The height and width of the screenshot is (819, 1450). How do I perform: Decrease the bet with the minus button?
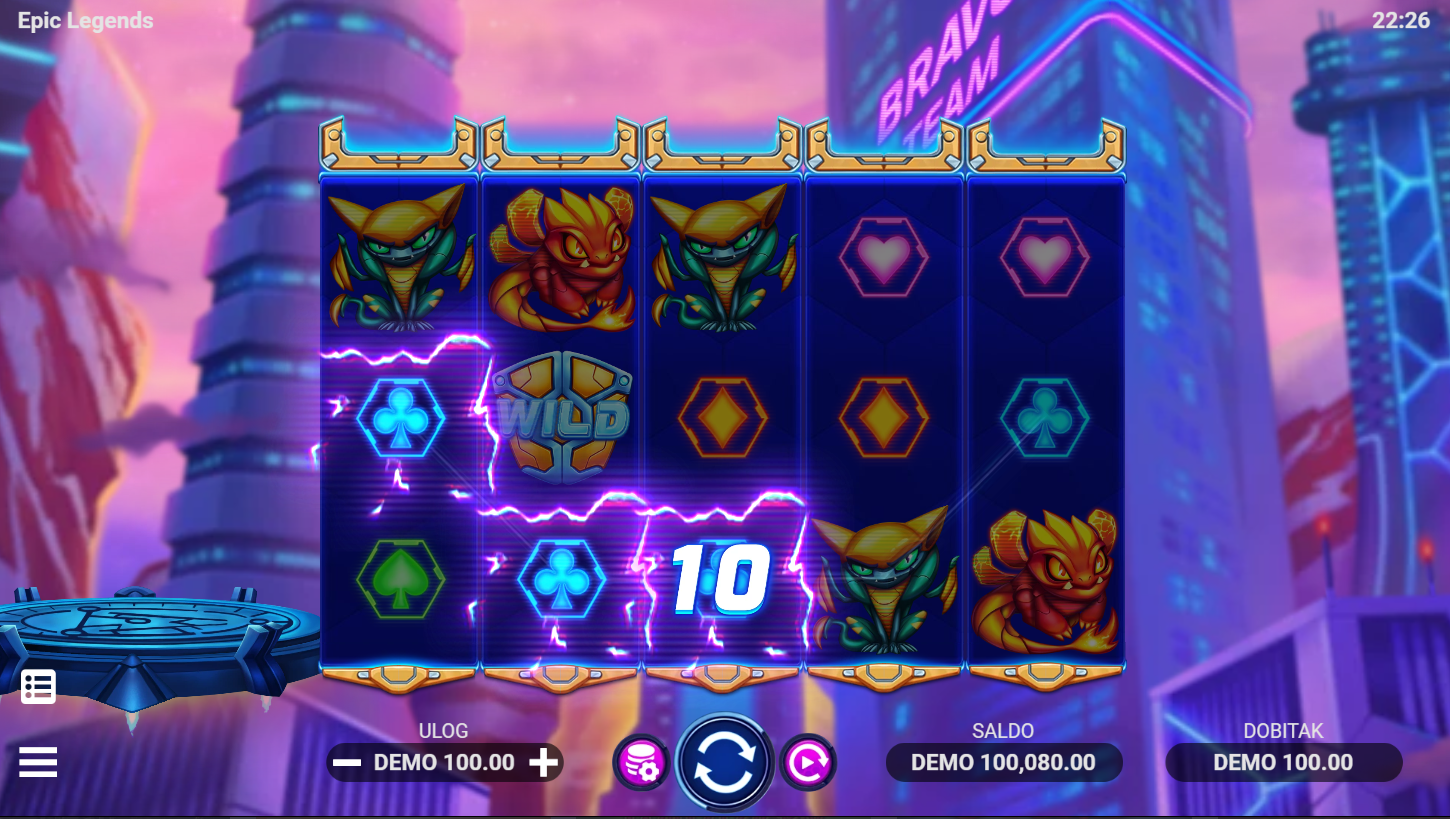(347, 763)
